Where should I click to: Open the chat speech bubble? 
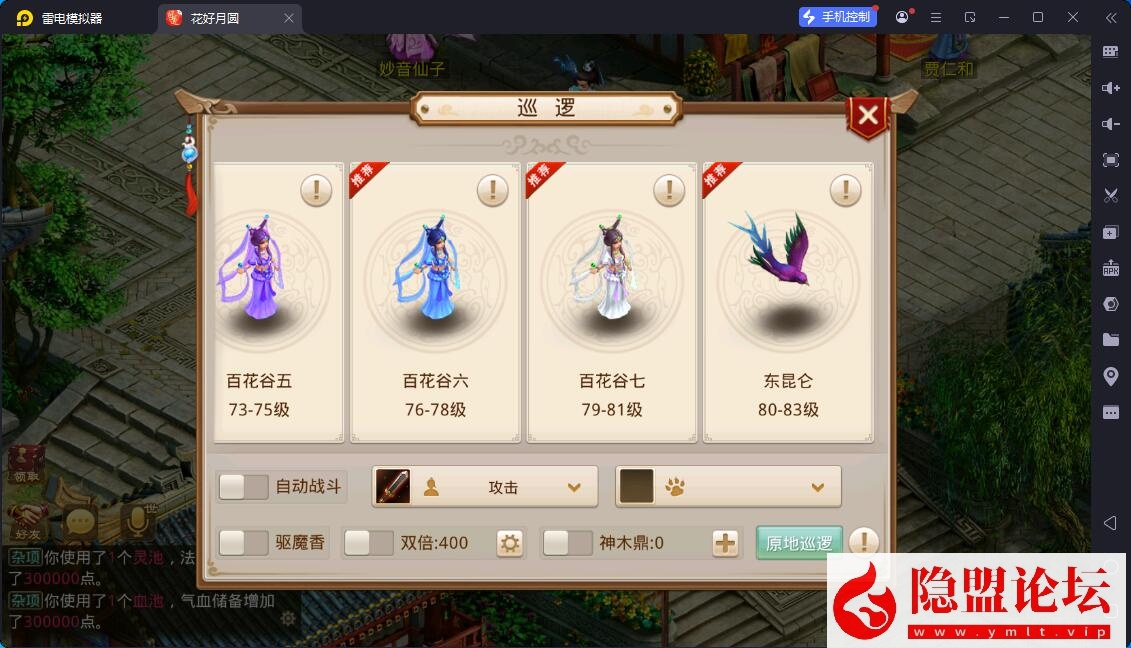tap(80, 522)
